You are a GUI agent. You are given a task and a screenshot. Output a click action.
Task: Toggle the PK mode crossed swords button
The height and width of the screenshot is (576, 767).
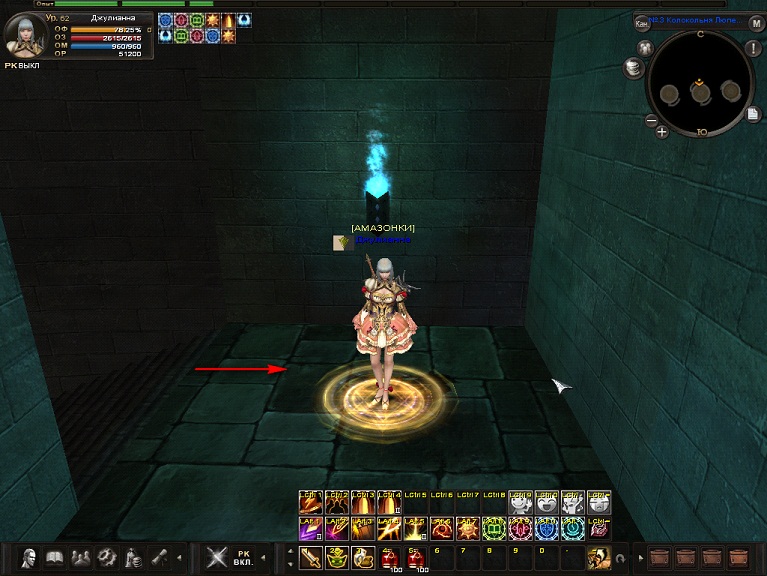[217, 557]
